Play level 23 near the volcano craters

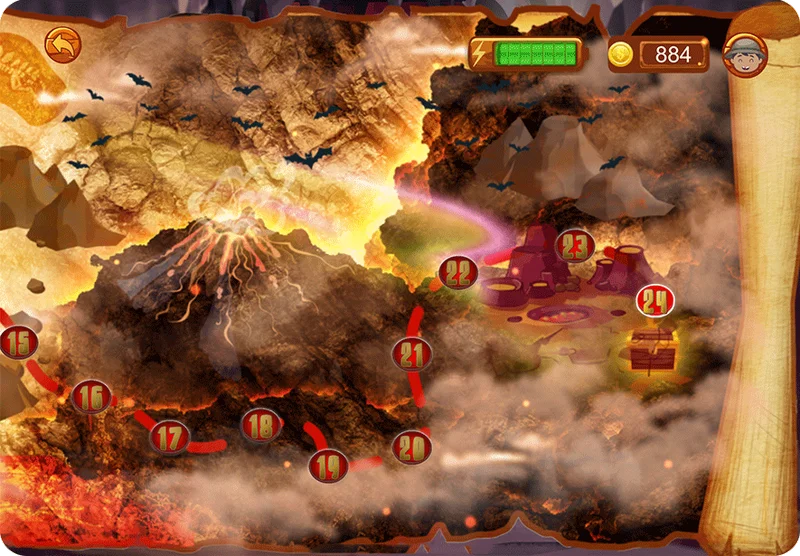[574, 245]
